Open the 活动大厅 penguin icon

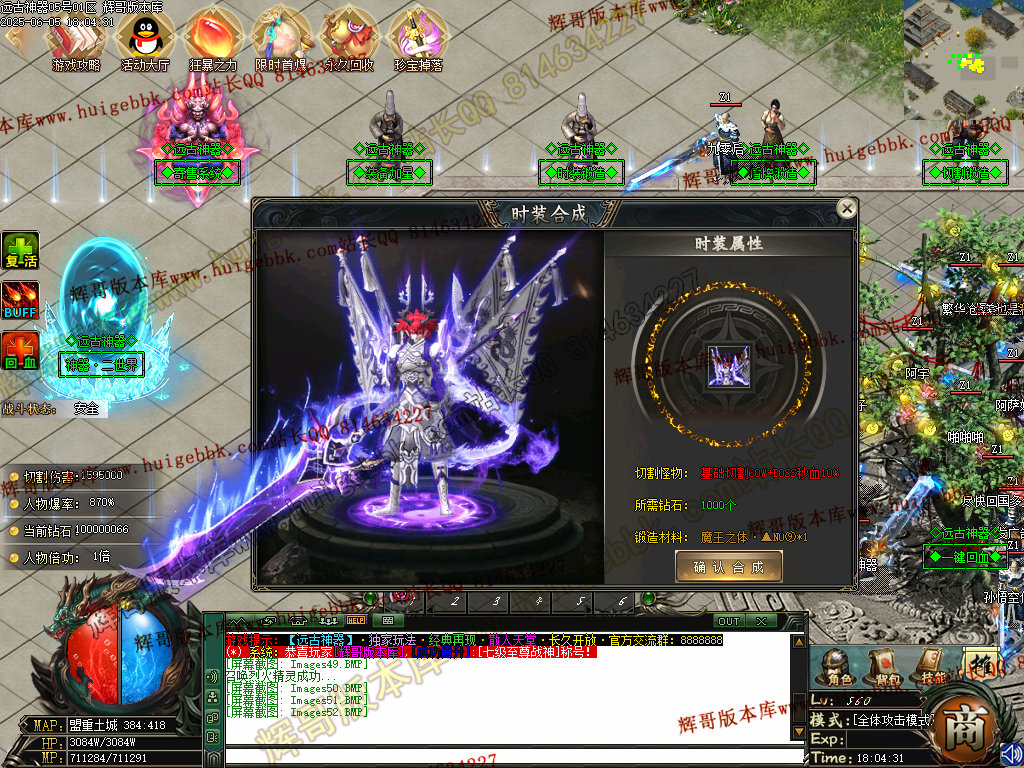(144, 37)
